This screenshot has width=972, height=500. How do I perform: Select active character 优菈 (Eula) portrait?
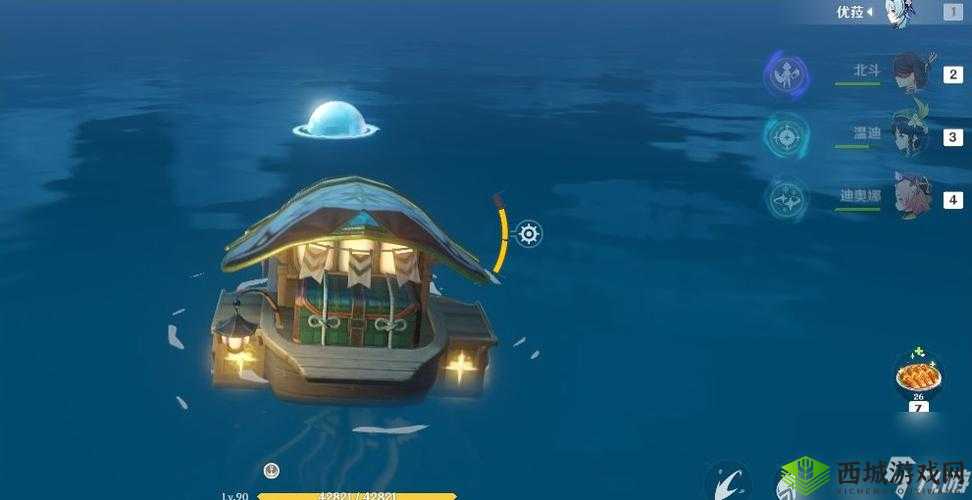pos(899,13)
